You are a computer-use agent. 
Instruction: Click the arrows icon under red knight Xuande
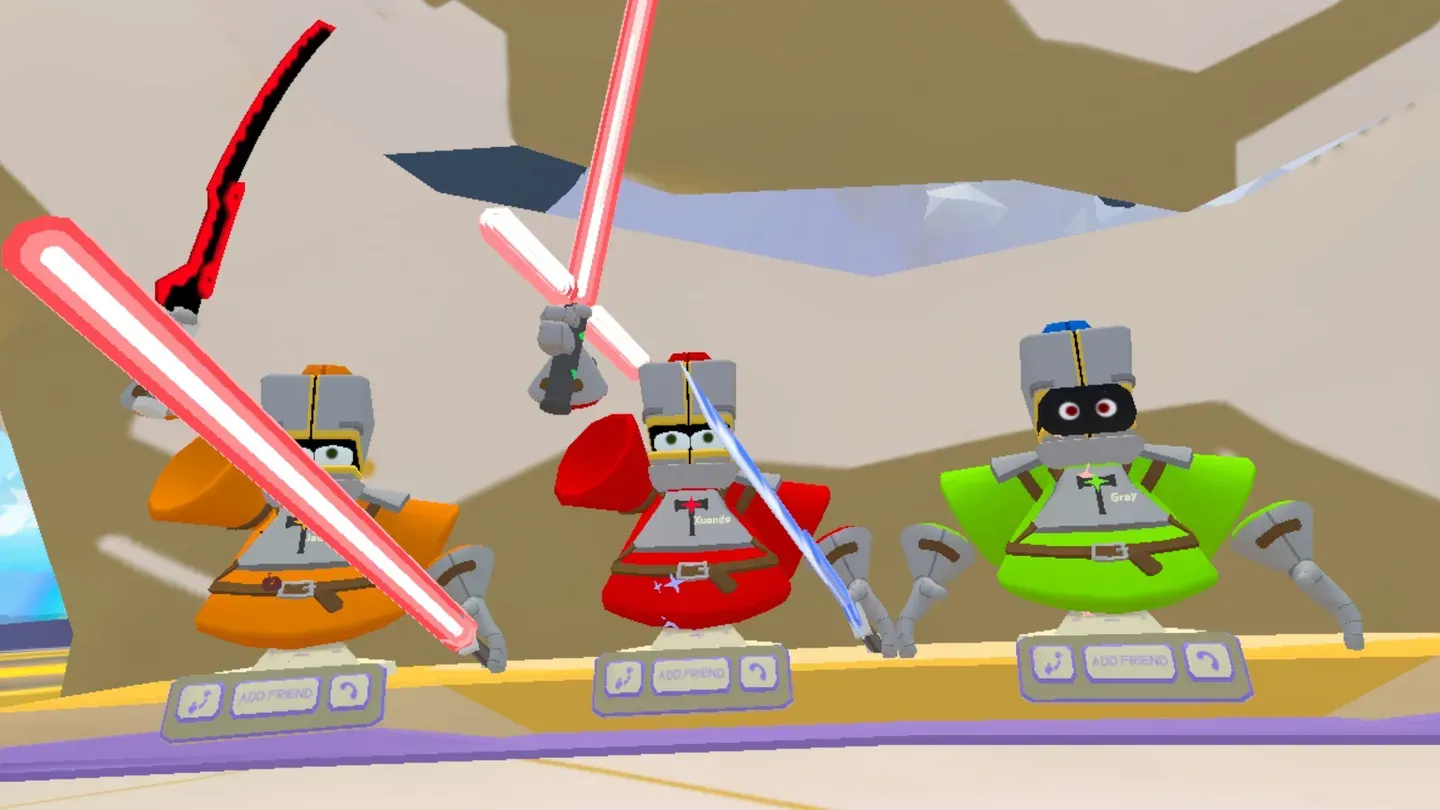pyautogui.click(x=624, y=679)
